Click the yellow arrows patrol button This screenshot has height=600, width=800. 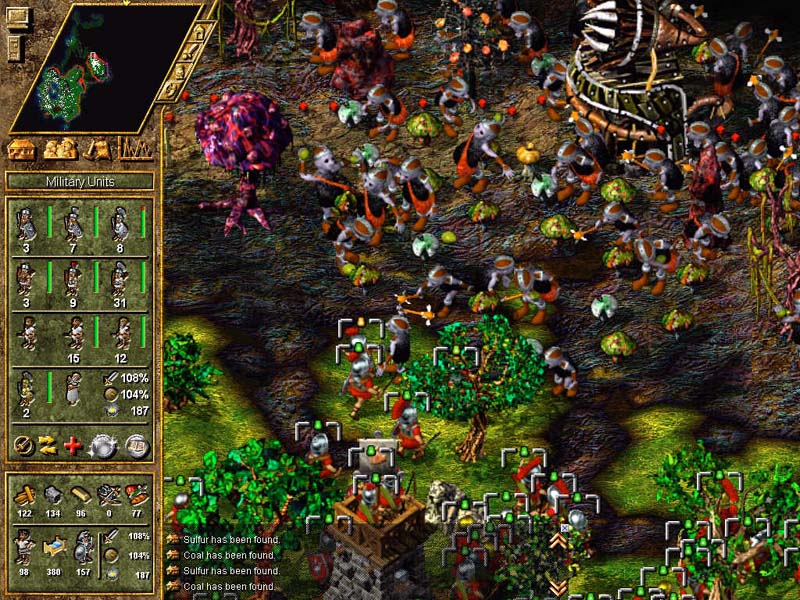[48, 446]
